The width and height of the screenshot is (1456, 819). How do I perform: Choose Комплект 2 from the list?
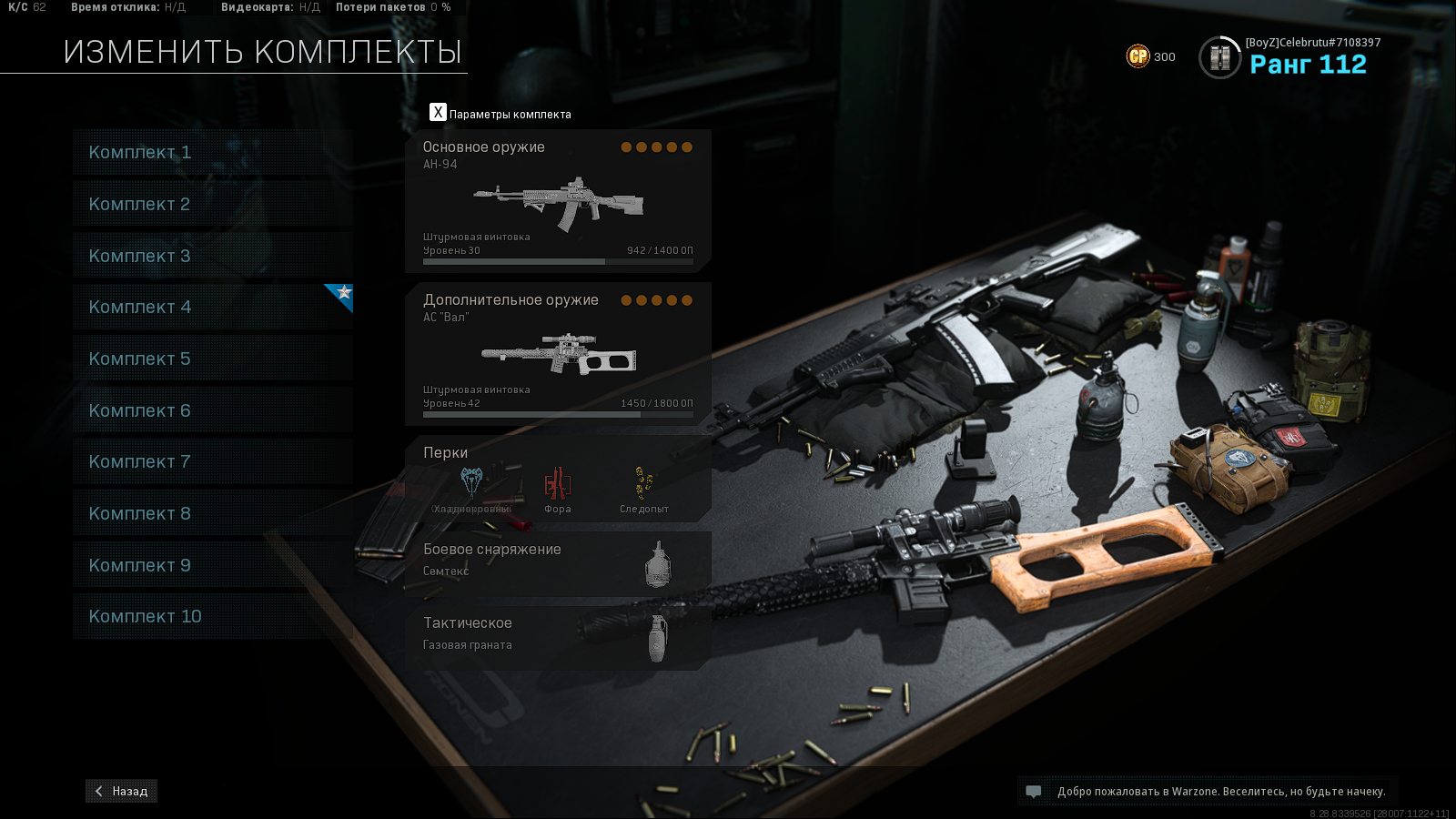pos(212,204)
